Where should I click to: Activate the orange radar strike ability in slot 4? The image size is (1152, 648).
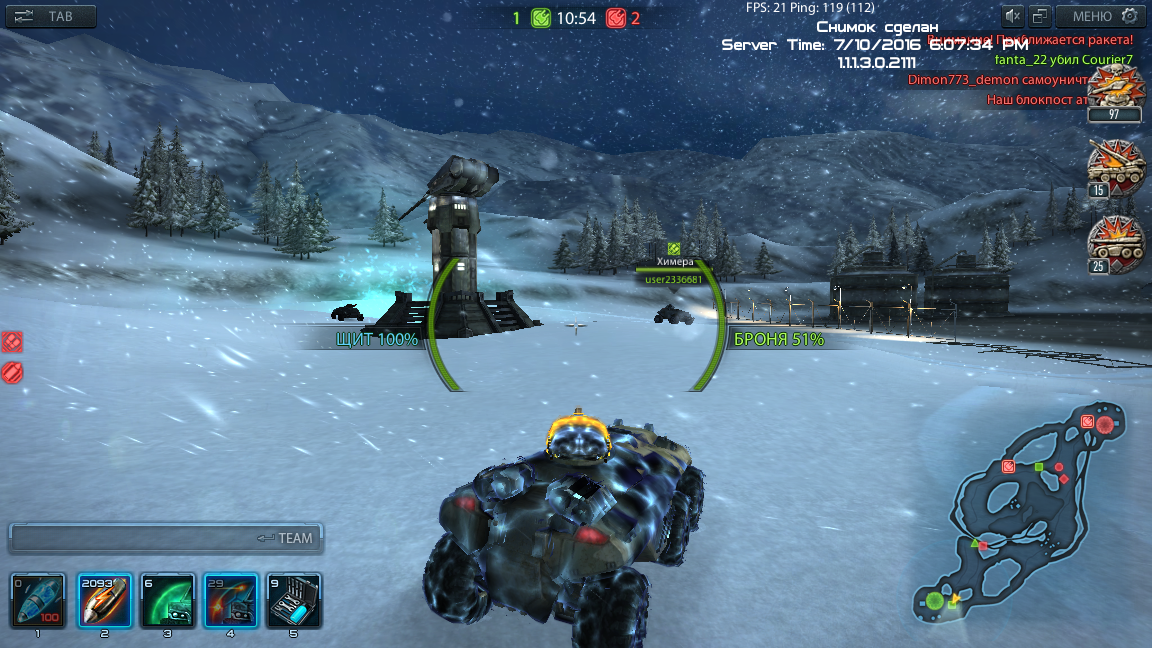[231, 600]
